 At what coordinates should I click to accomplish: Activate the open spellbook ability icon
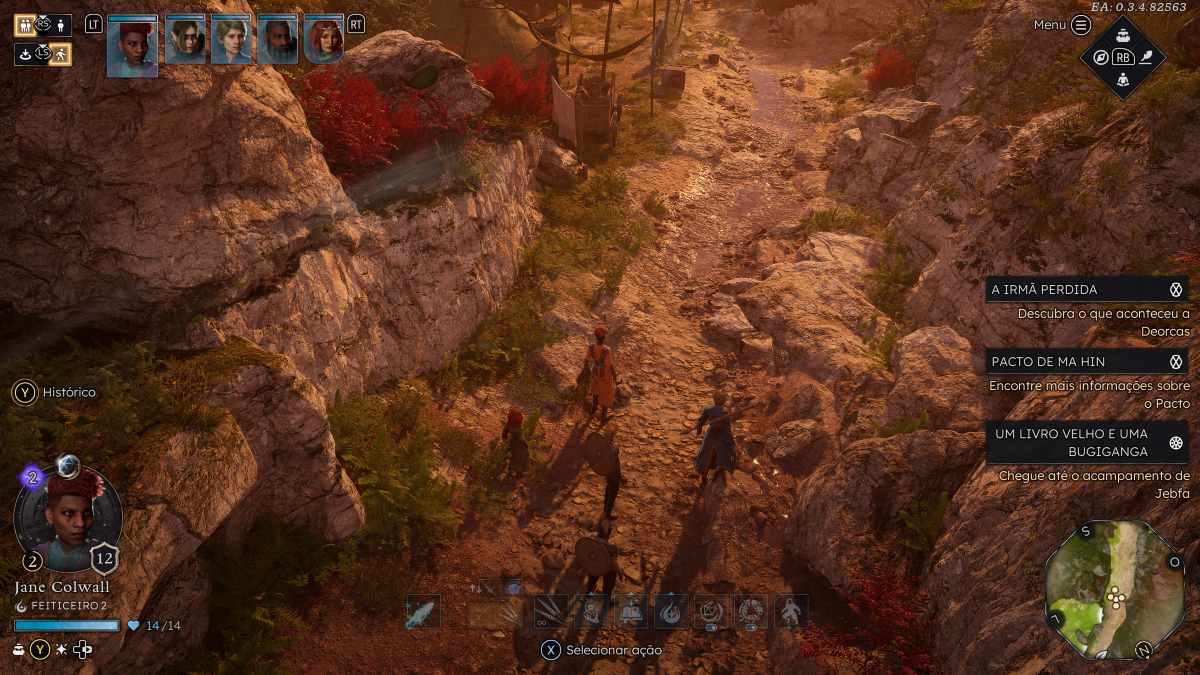coord(630,611)
